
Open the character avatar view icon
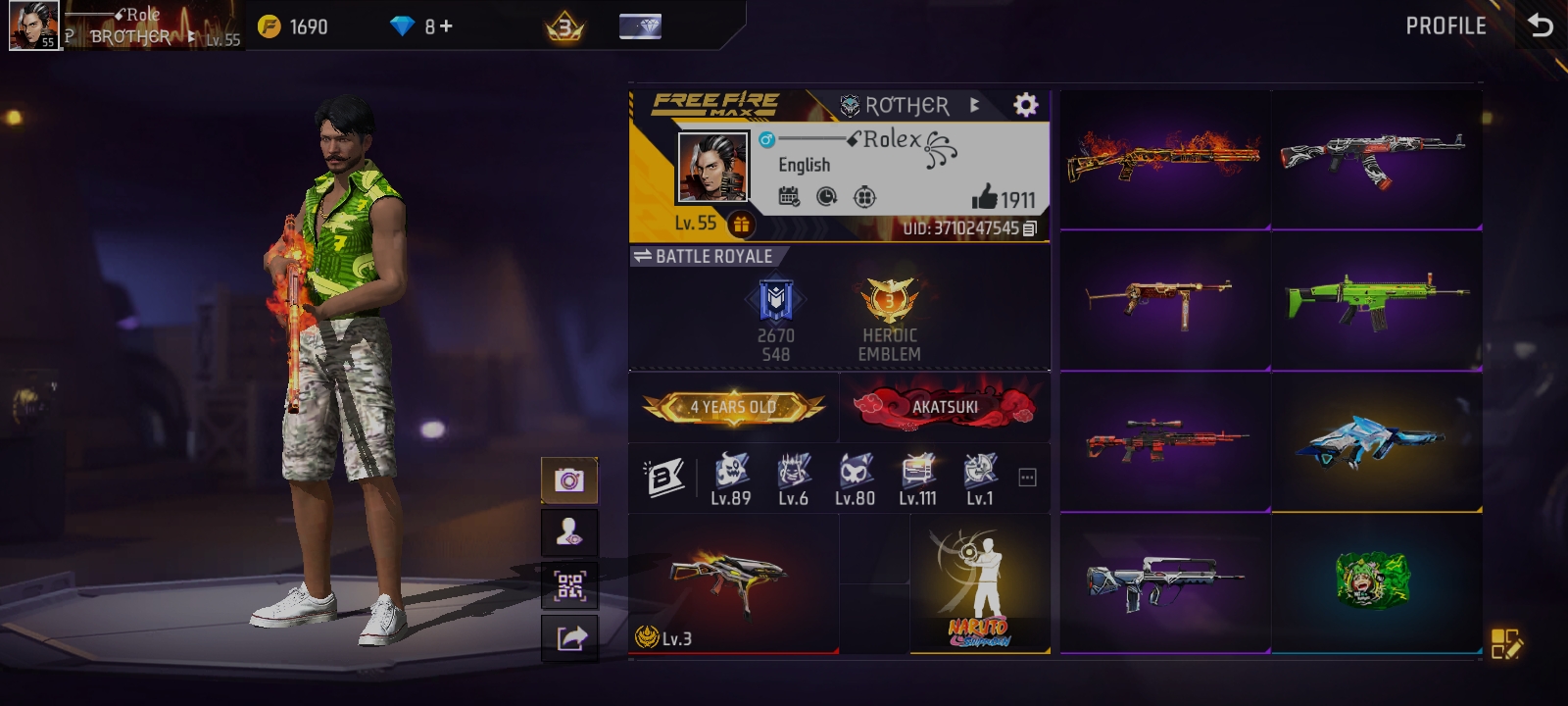click(569, 532)
